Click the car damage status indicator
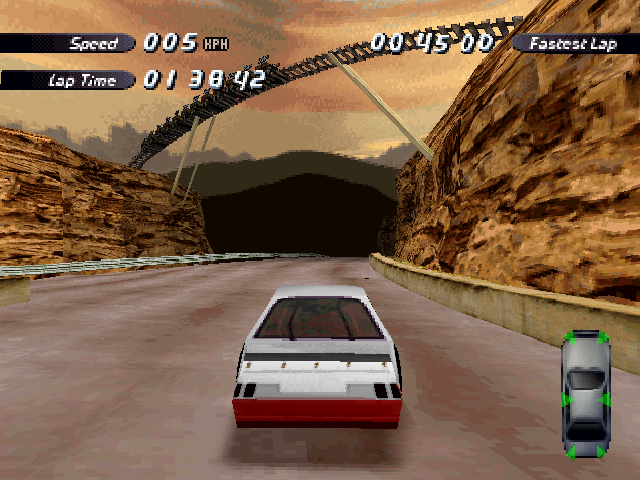 tap(585, 394)
